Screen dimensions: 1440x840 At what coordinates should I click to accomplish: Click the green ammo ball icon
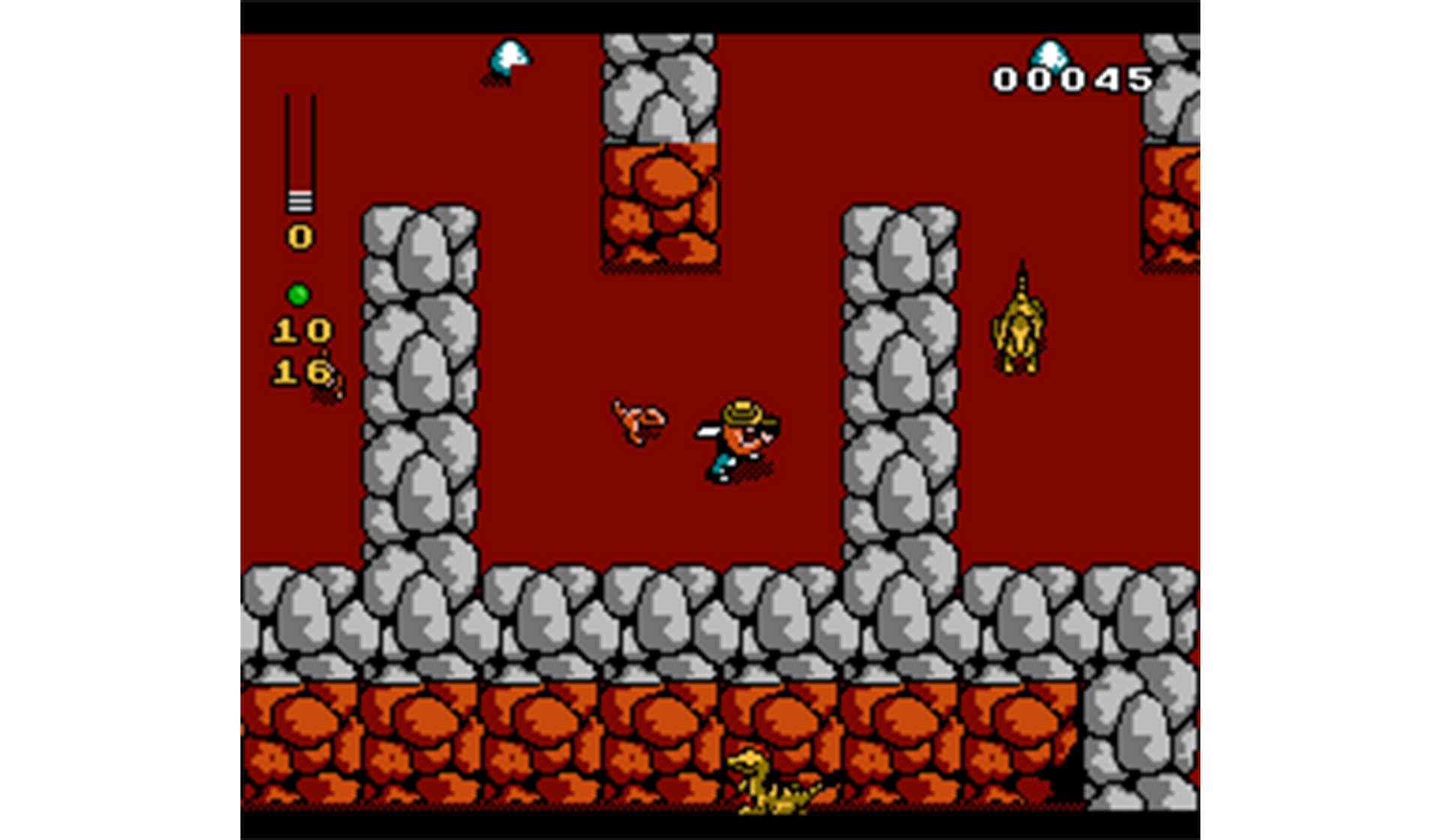[298, 294]
